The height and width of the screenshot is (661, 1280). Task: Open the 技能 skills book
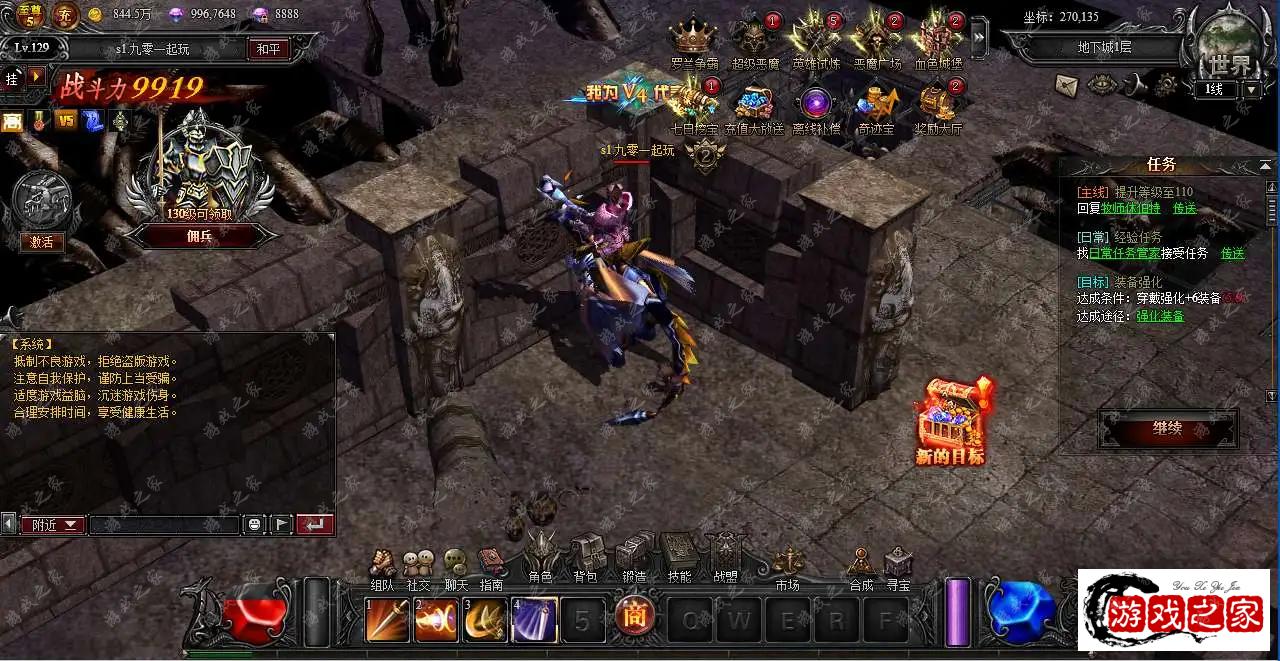679,556
